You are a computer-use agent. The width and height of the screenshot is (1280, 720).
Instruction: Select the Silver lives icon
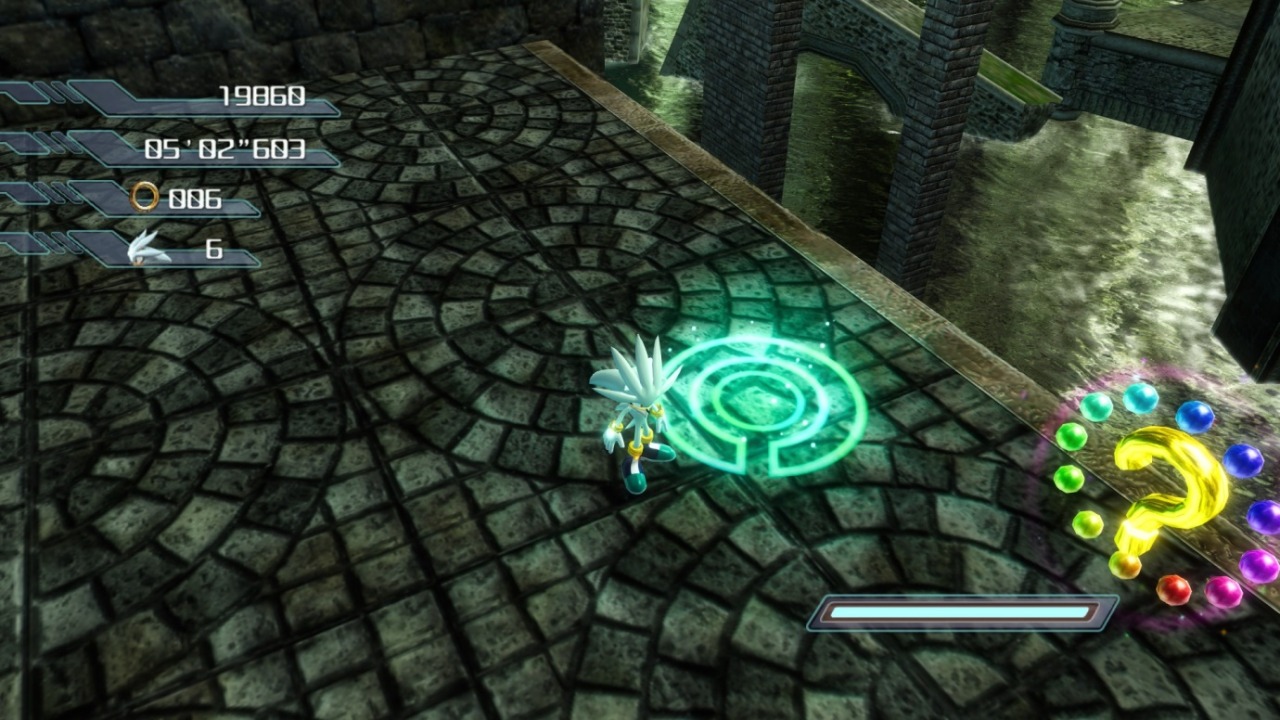tap(150, 247)
